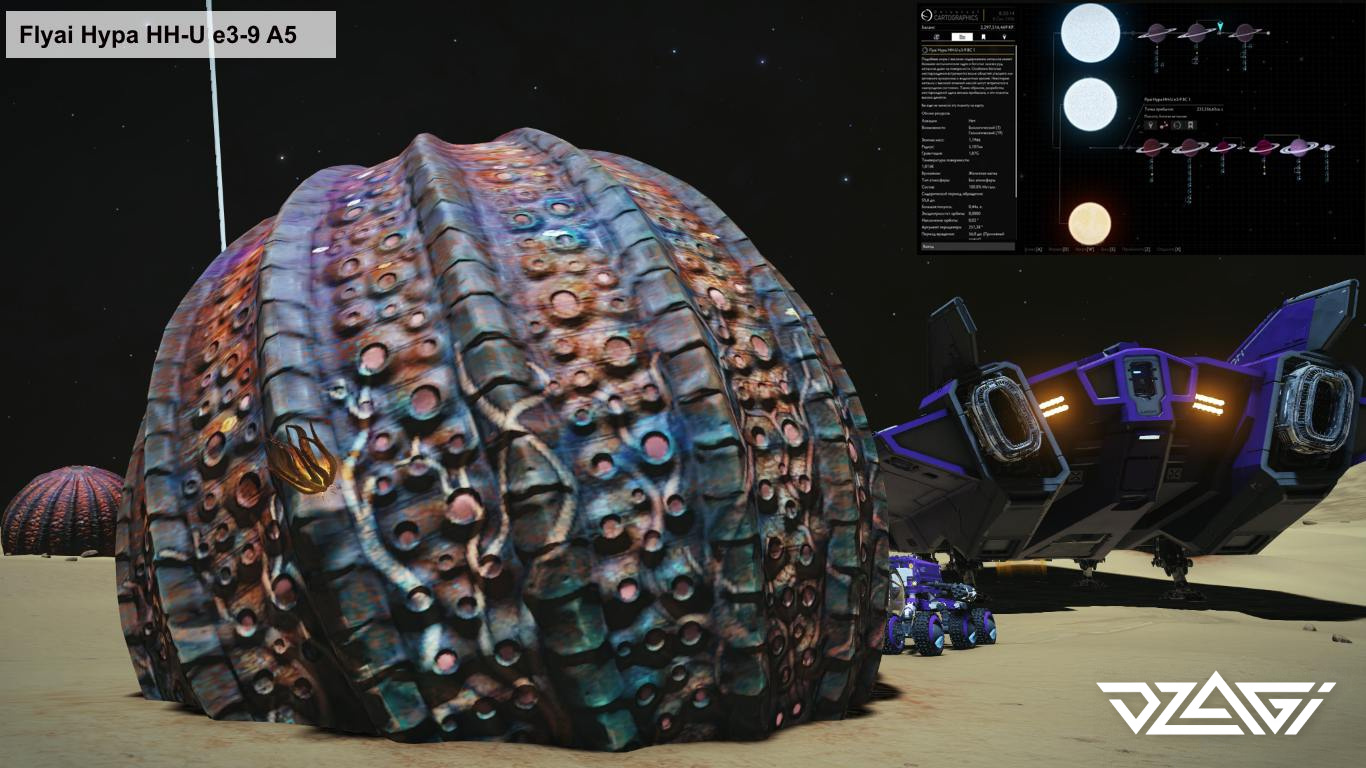This screenshot has height=768, width=1366.
Task: Bookmark the body via the popup's bookmark icon
Action: 1190,125
